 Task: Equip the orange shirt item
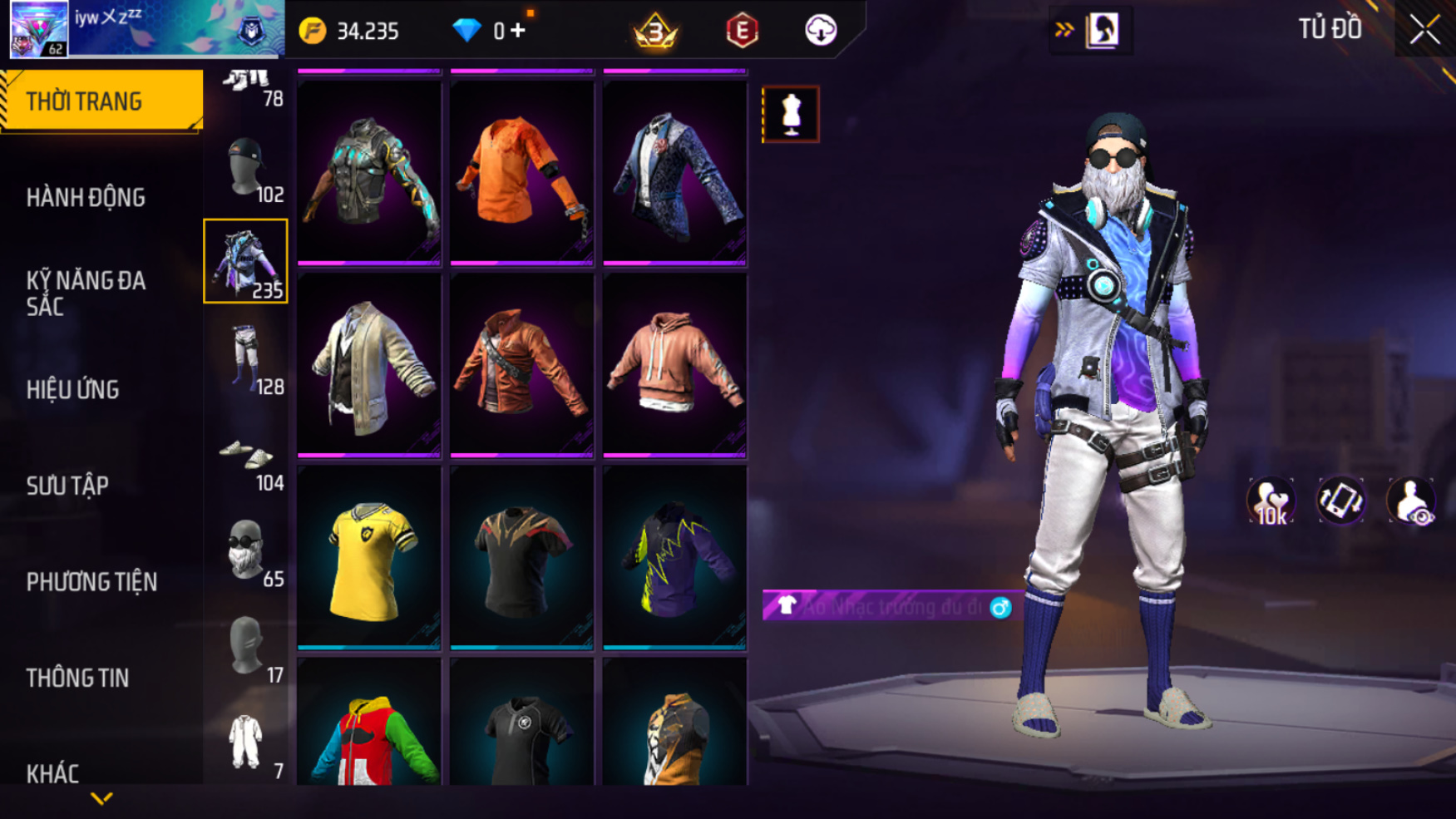[x=521, y=172]
